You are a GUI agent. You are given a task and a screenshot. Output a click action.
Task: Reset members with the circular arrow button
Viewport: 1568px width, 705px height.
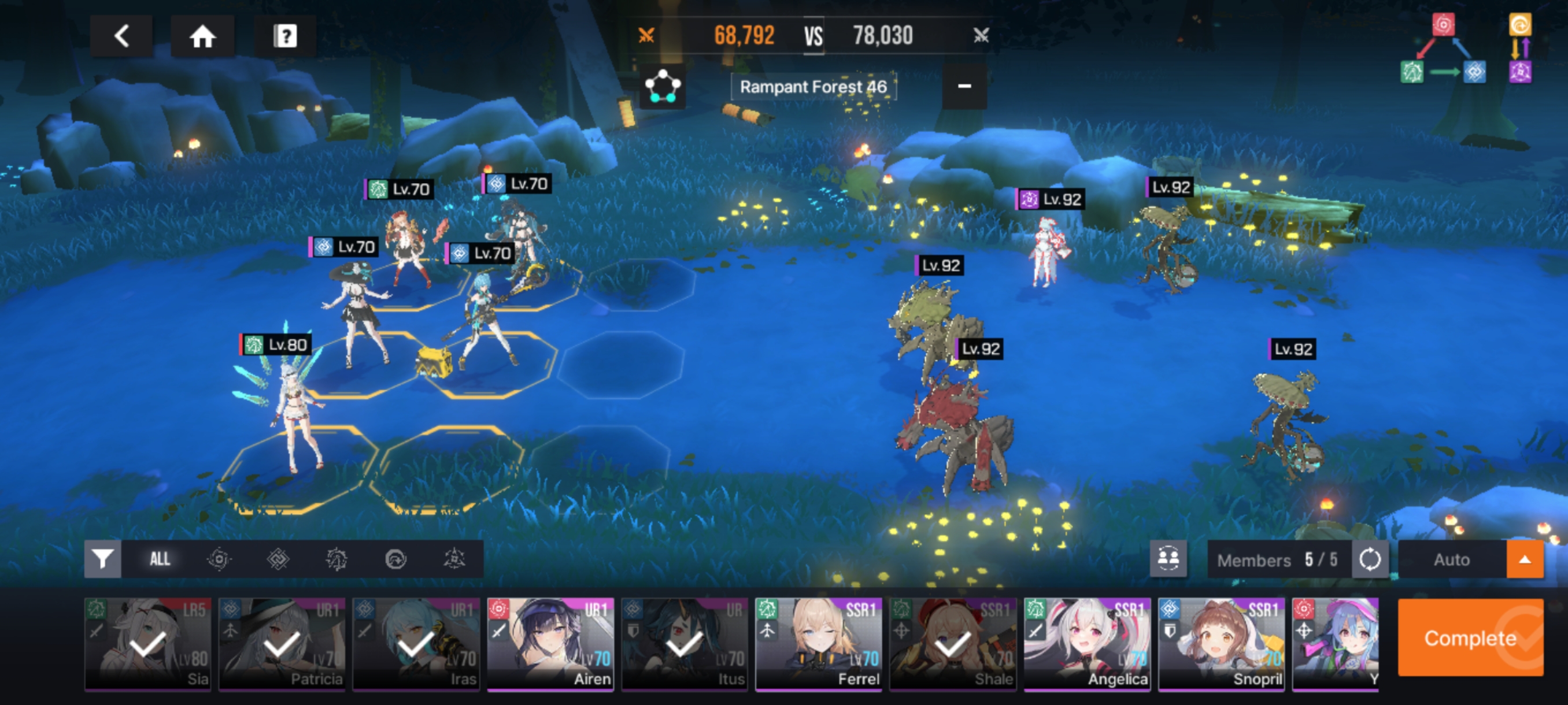coord(1370,558)
